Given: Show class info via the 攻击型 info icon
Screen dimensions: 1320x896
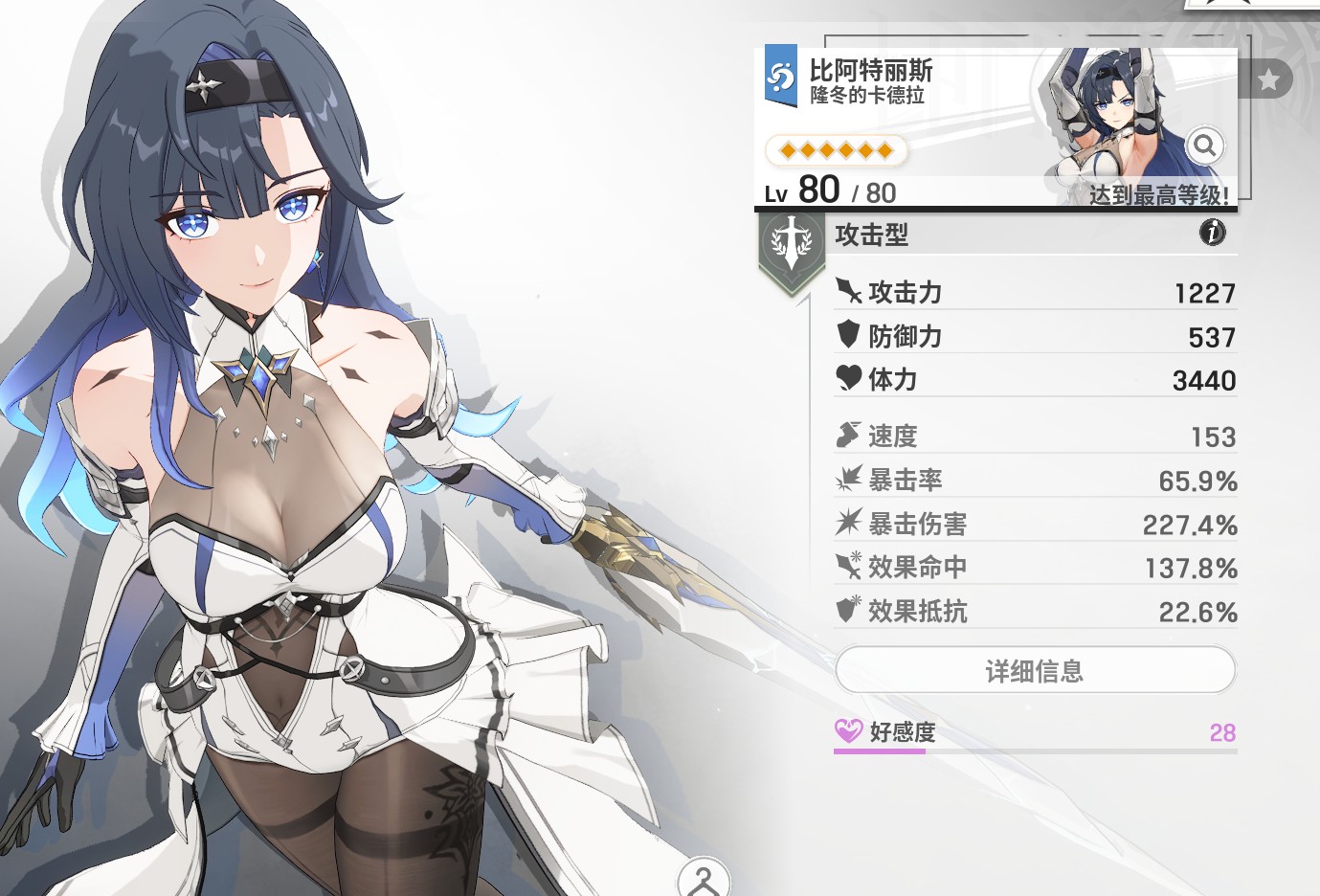Looking at the screenshot, I should (x=1212, y=233).
